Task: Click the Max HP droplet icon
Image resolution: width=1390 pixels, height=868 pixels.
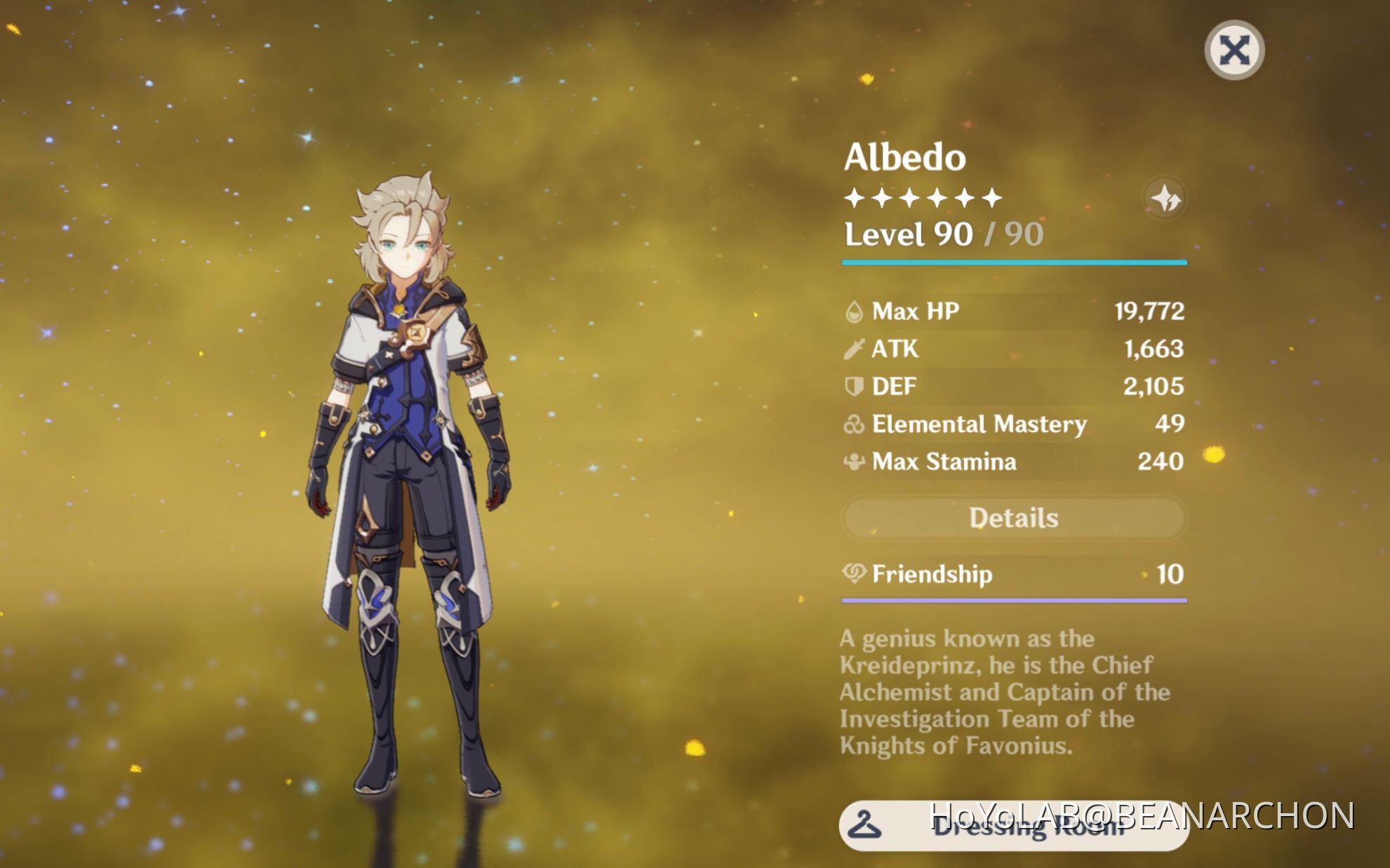Action: click(x=853, y=311)
